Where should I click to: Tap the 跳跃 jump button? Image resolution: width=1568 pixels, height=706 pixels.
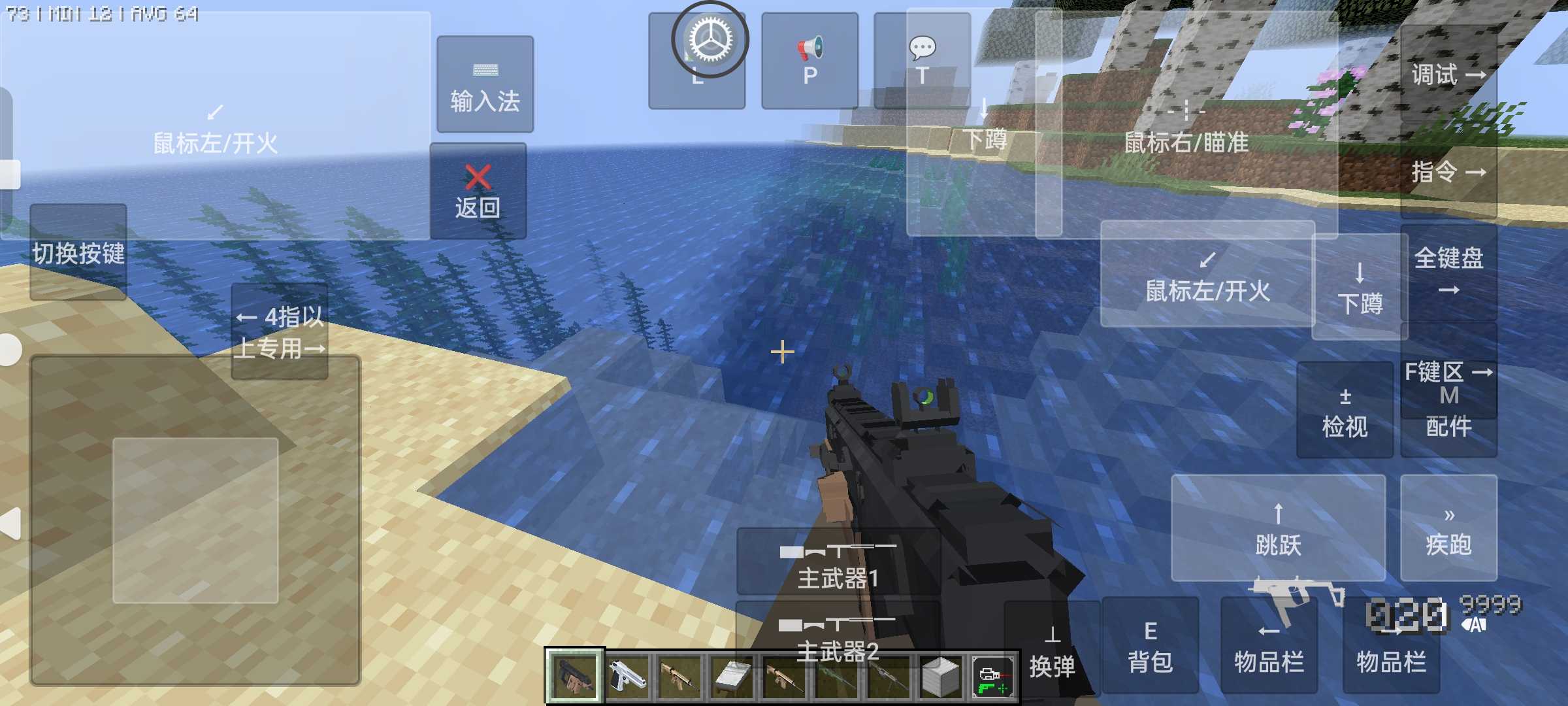tap(1278, 528)
